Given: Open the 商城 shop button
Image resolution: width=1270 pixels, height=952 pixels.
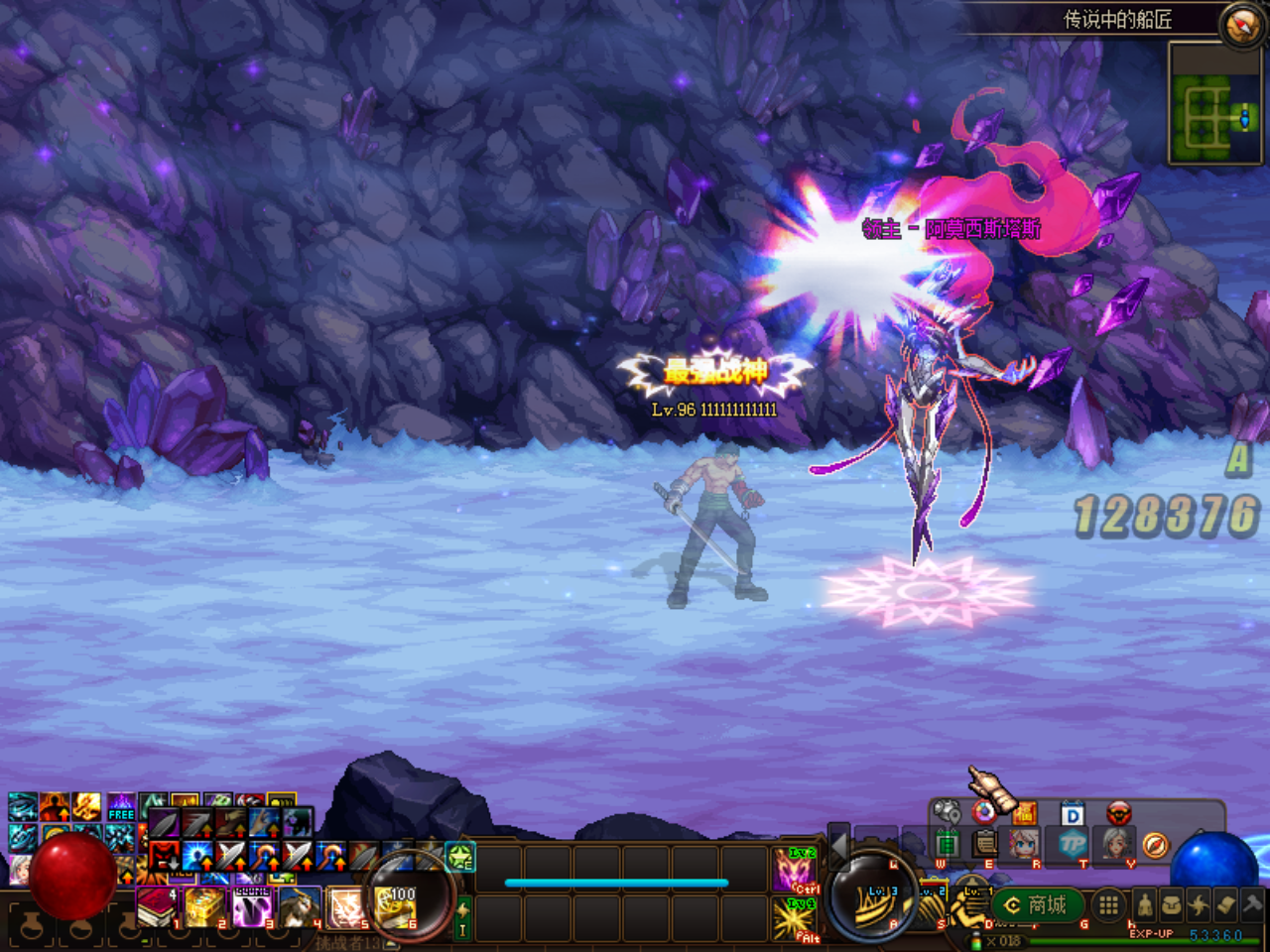Looking at the screenshot, I should [1036, 904].
